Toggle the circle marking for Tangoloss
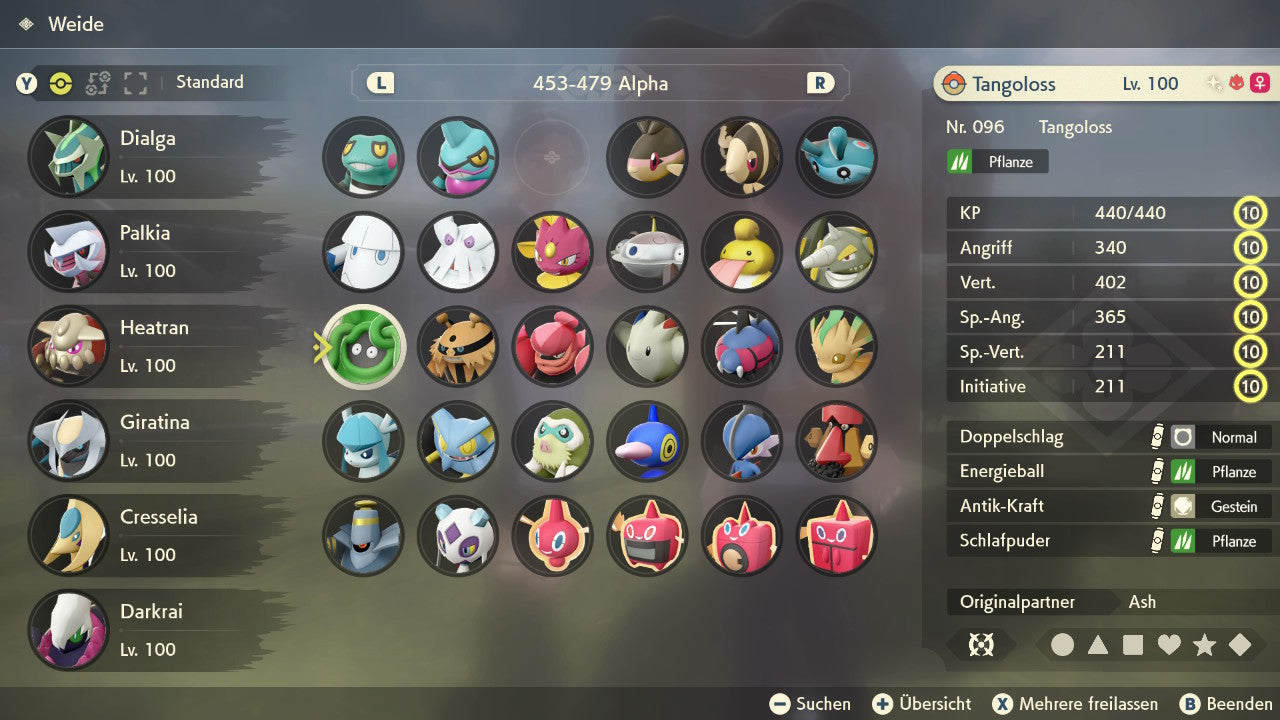This screenshot has width=1280, height=720. [x=1064, y=645]
